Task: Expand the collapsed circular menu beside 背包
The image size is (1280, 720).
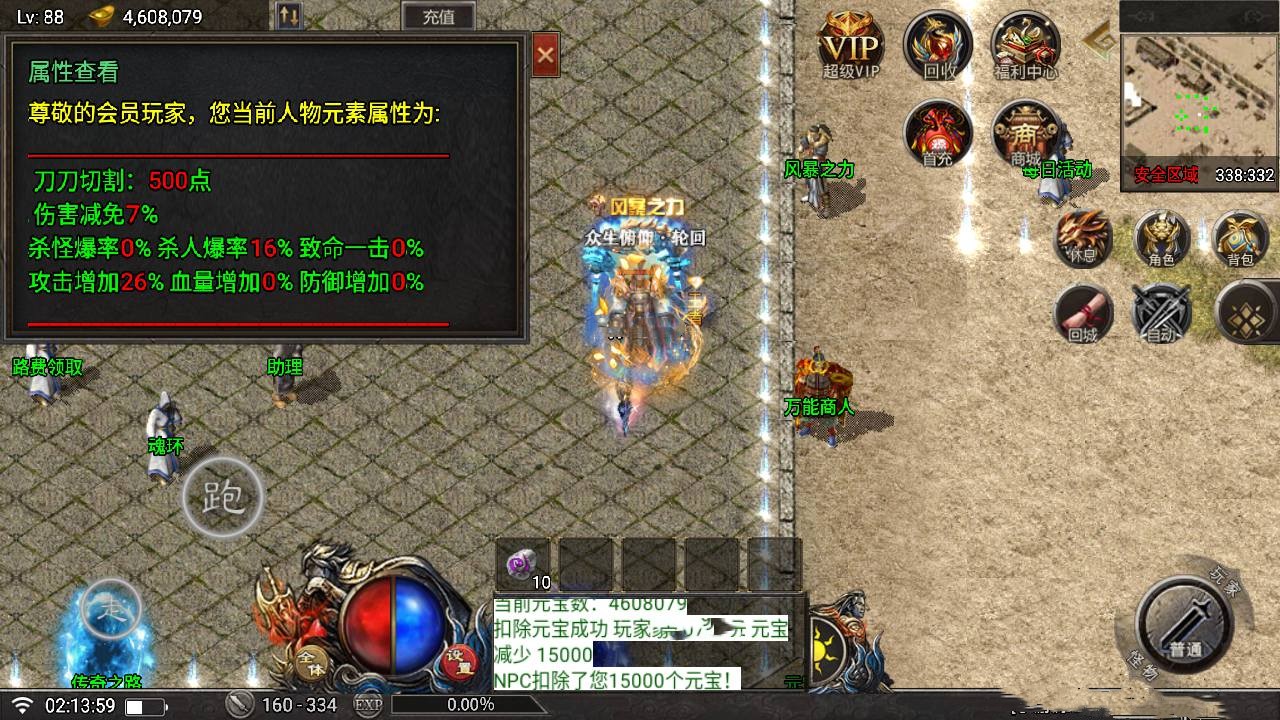Action: [x=1246, y=313]
